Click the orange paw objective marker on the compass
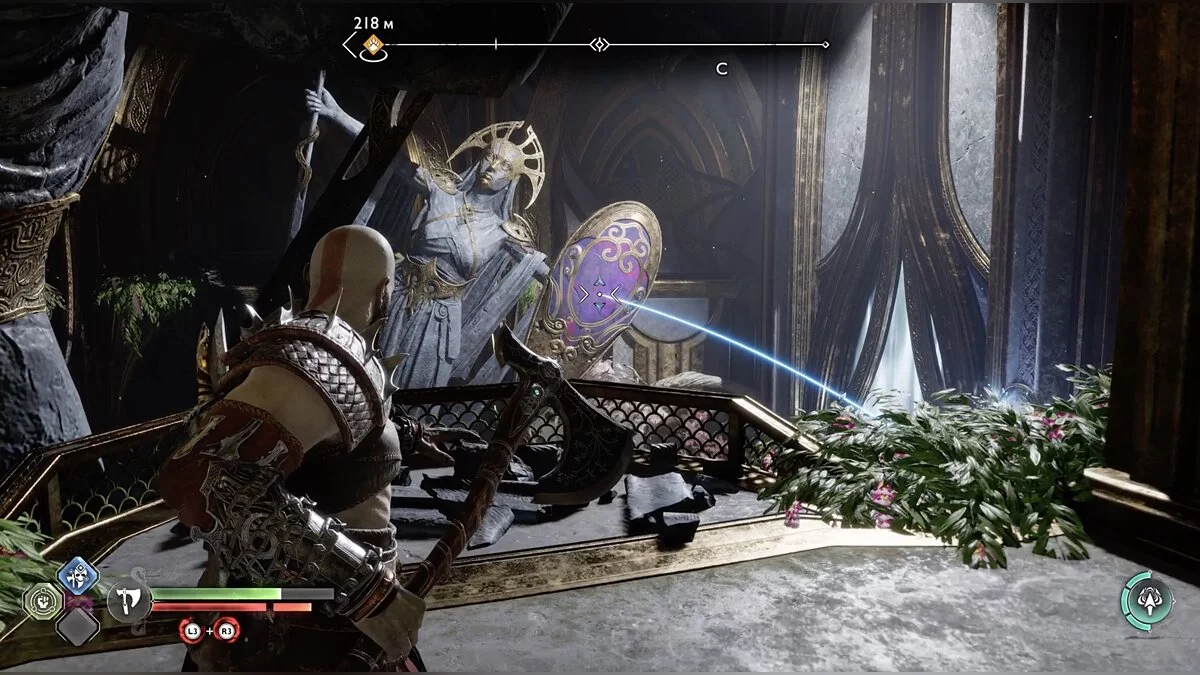1200x675 pixels. coord(374,45)
